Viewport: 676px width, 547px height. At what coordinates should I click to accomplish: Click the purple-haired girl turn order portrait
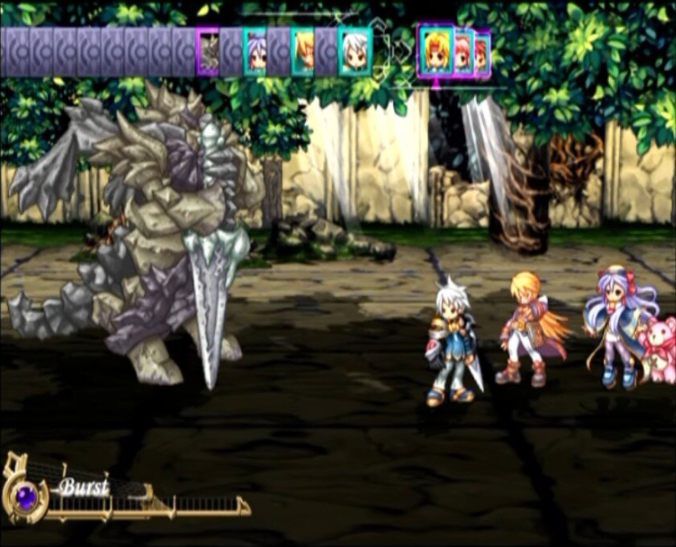tap(256, 52)
